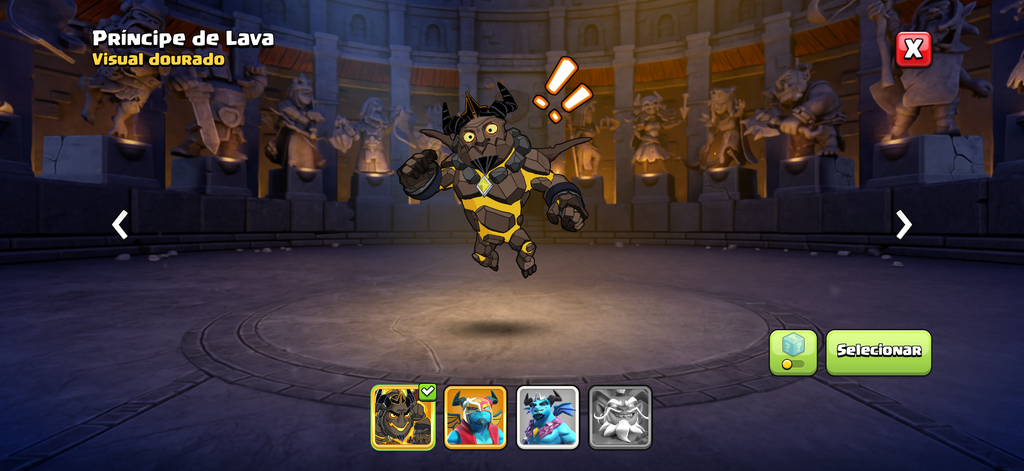The height and width of the screenshot is (471, 1024).
Task: Select the golden lava skin thumbnail
Action: click(402, 417)
